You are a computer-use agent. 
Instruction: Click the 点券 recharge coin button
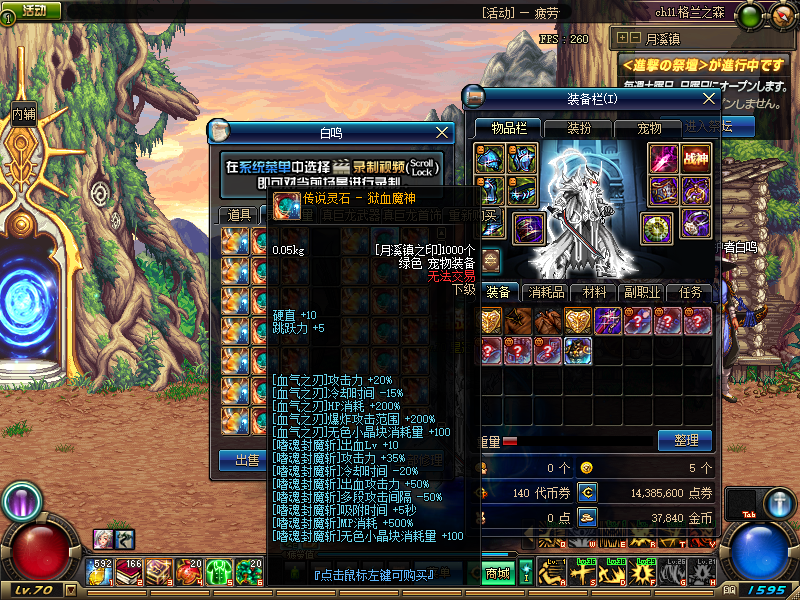tap(587, 492)
